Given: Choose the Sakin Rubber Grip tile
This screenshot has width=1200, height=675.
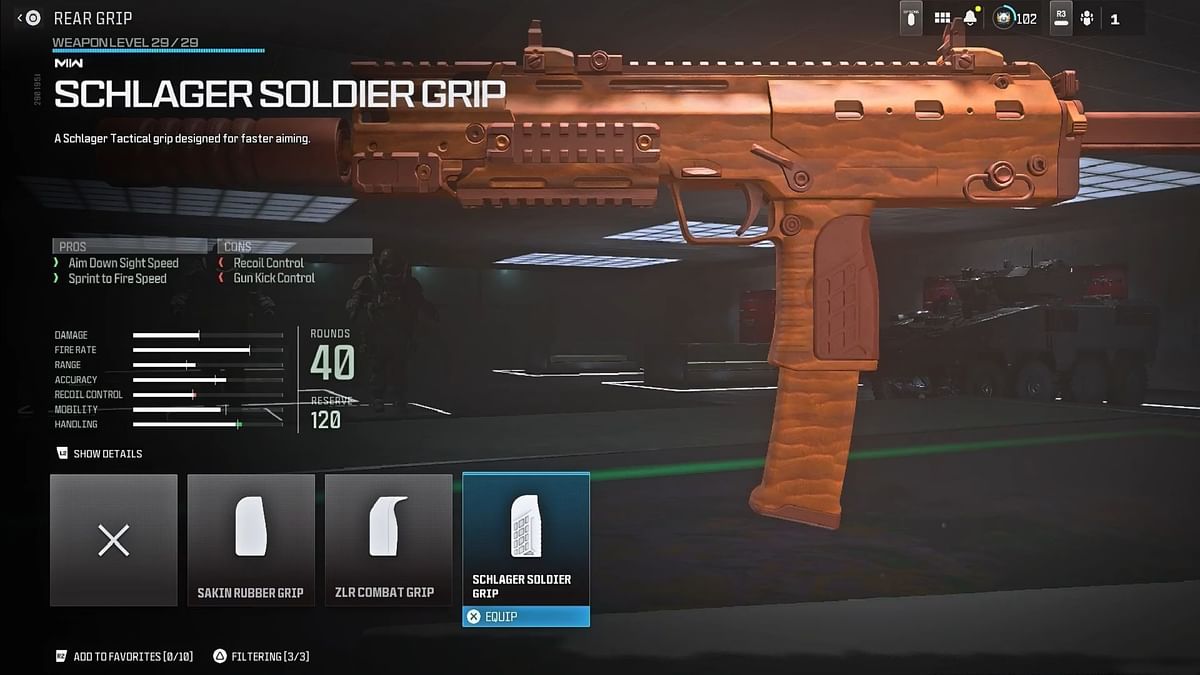Looking at the screenshot, I should click(x=251, y=540).
